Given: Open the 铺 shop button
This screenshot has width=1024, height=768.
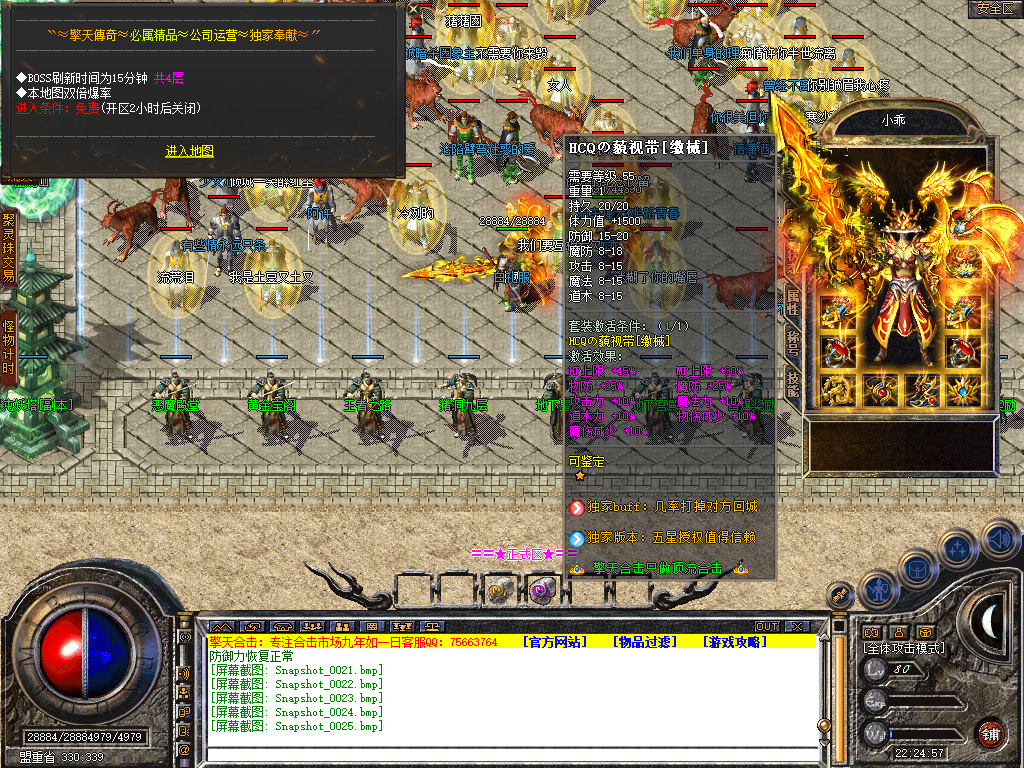Looking at the screenshot, I should [990, 732].
